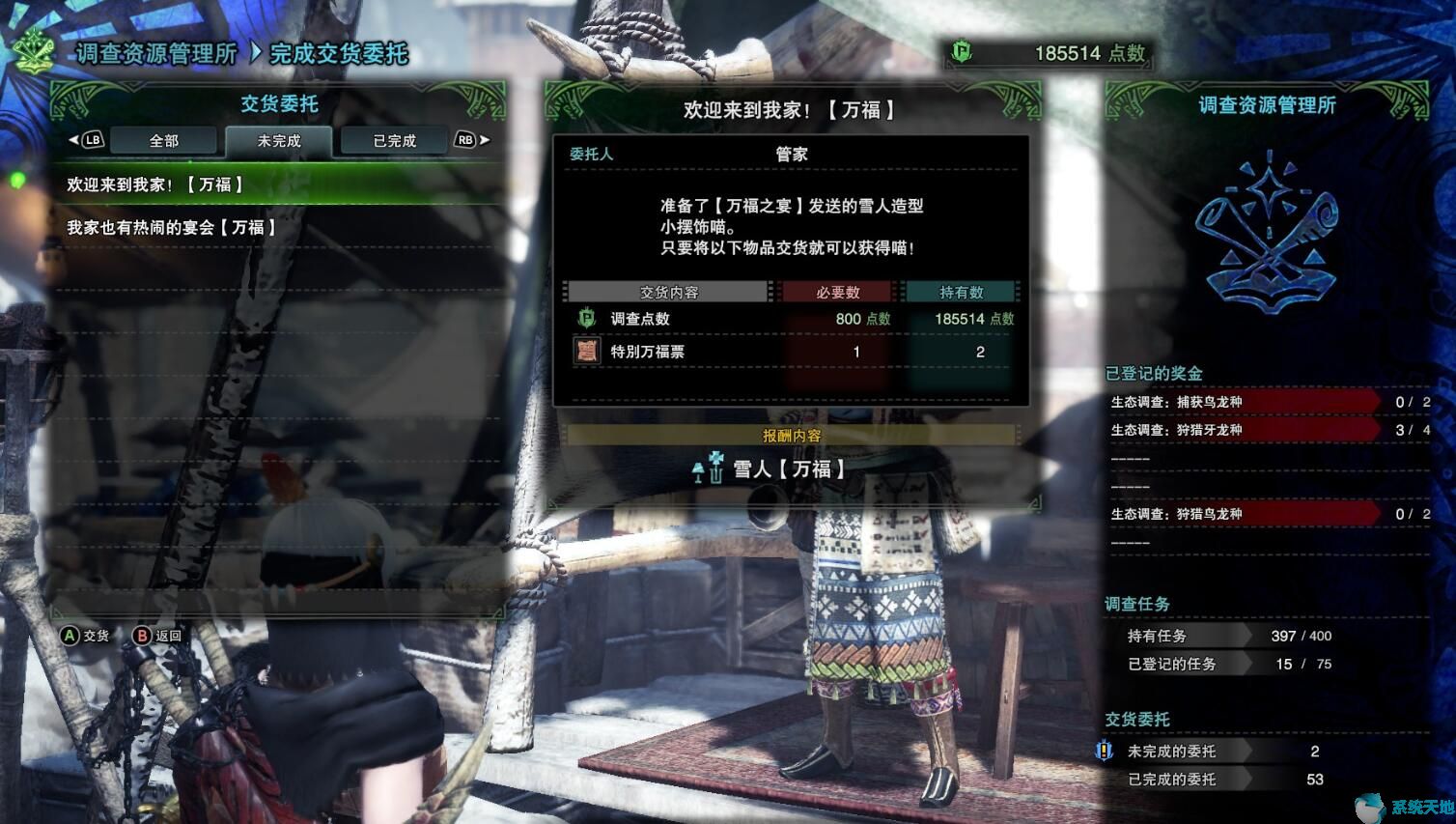Select bounty 生态调查:捕获鸟龙种
Viewport: 1456px width, 824px height.
[1246, 402]
